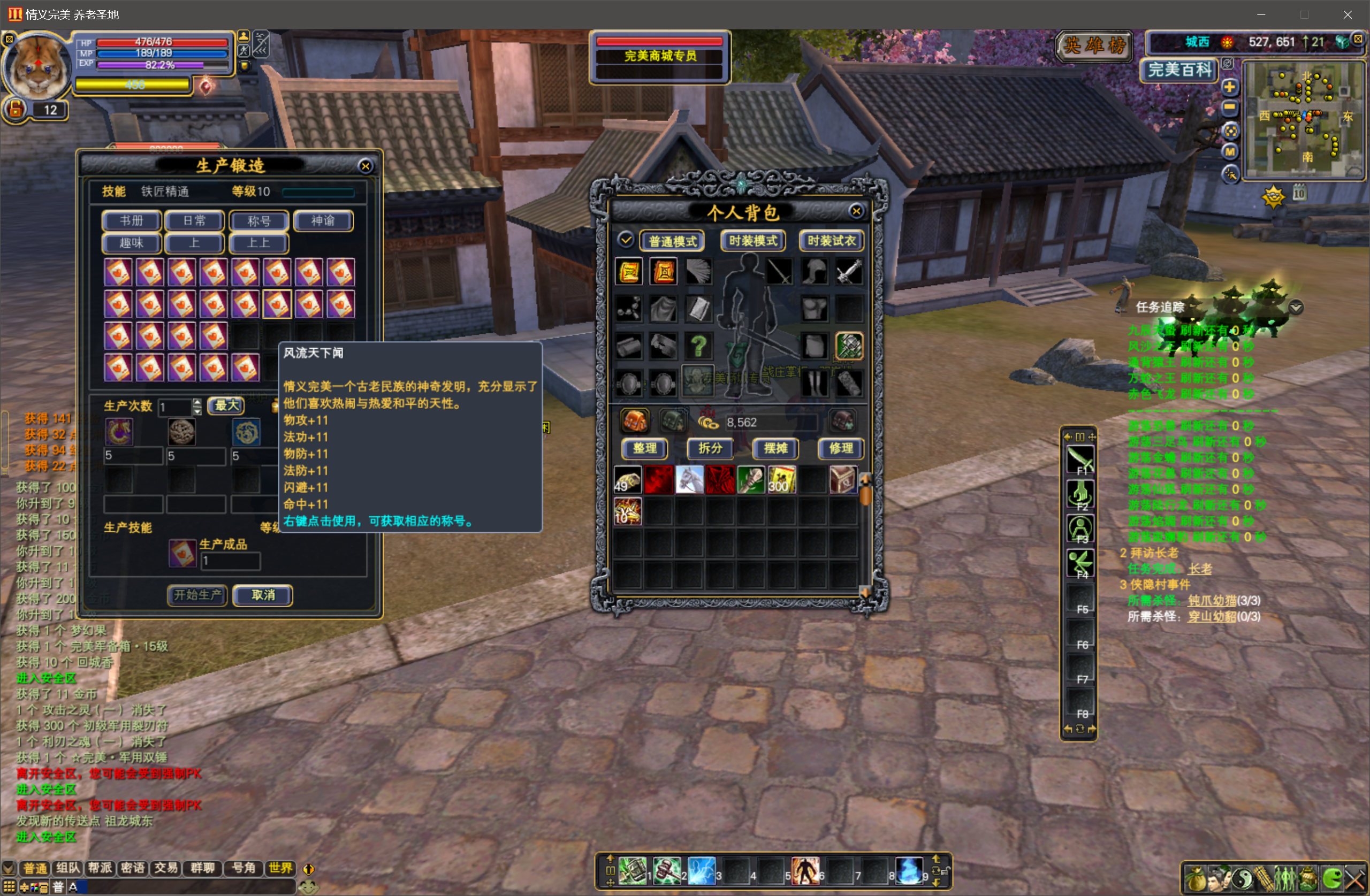This screenshot has height=896, width=1370.
Task: Click the 最大 max quantity button
Action: tap(226, 405)
